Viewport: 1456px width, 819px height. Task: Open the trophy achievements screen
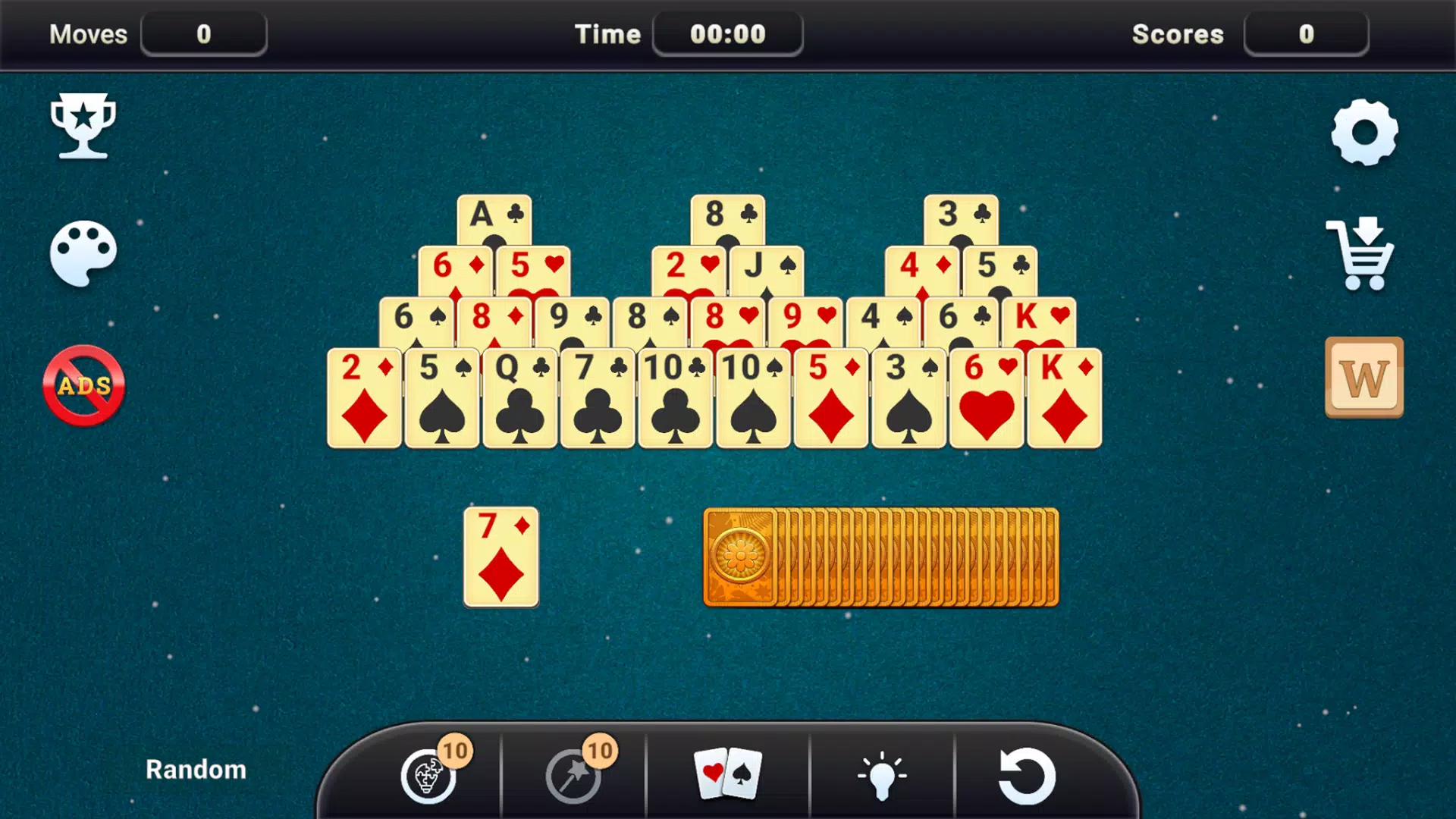(x=83, y=127)
